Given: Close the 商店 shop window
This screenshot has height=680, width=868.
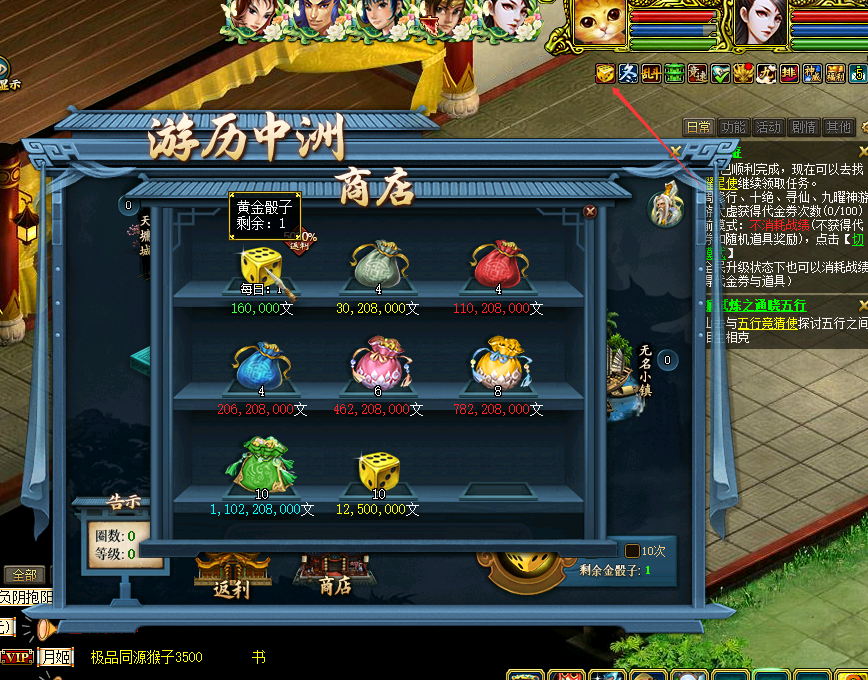Looking at the screenshot, I should (590, 212).
